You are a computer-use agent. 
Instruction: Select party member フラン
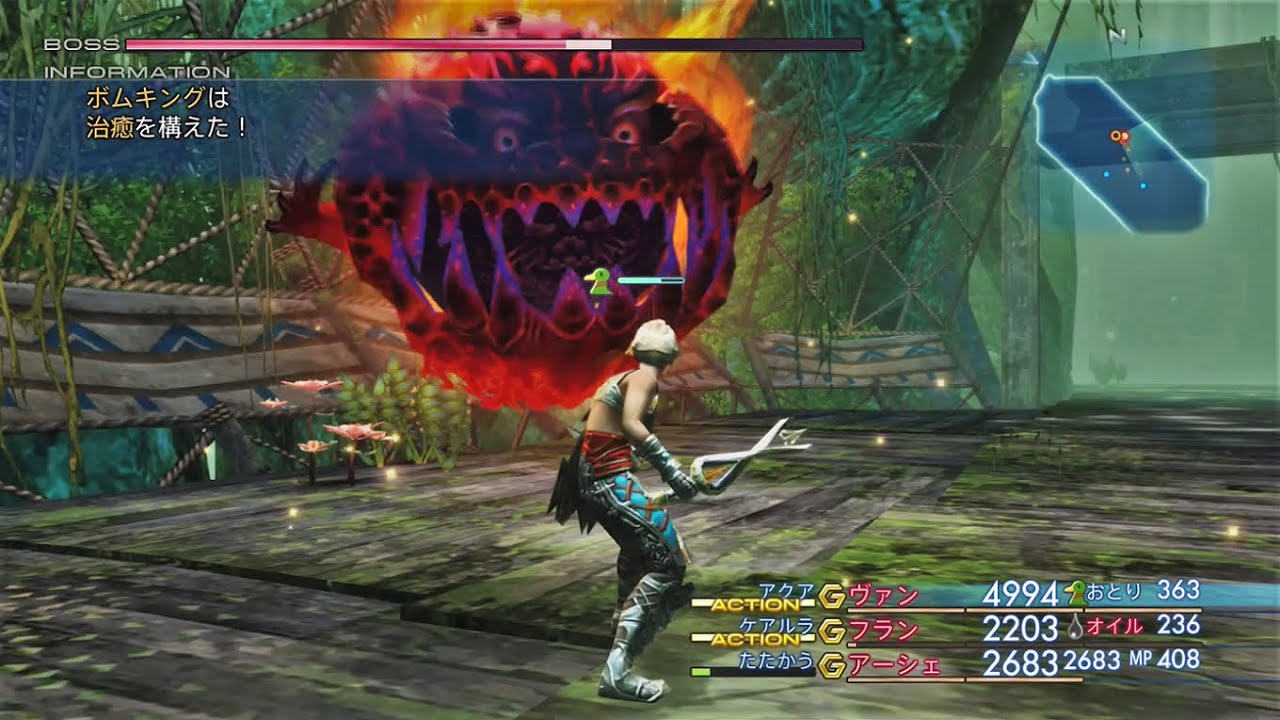[x=883, y=630]
